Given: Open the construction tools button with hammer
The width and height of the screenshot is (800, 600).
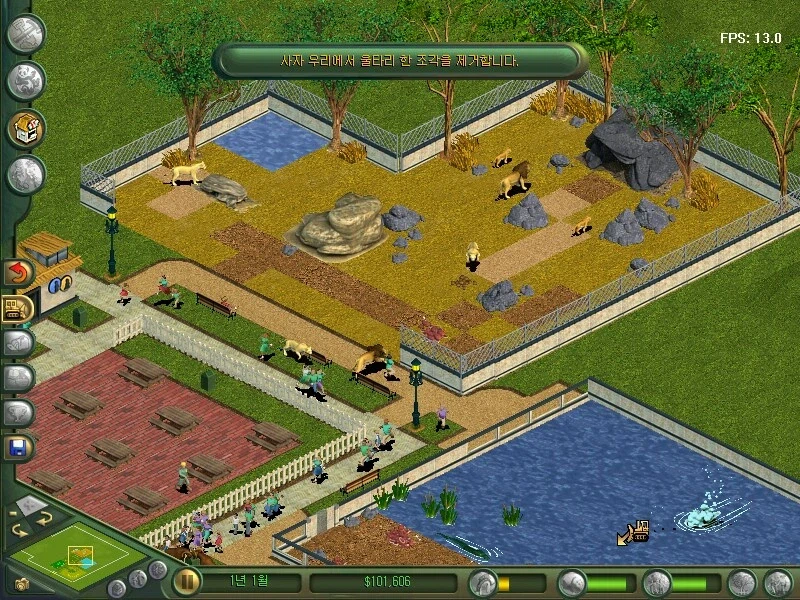Looking at the screenshot, I should [26, 33].
